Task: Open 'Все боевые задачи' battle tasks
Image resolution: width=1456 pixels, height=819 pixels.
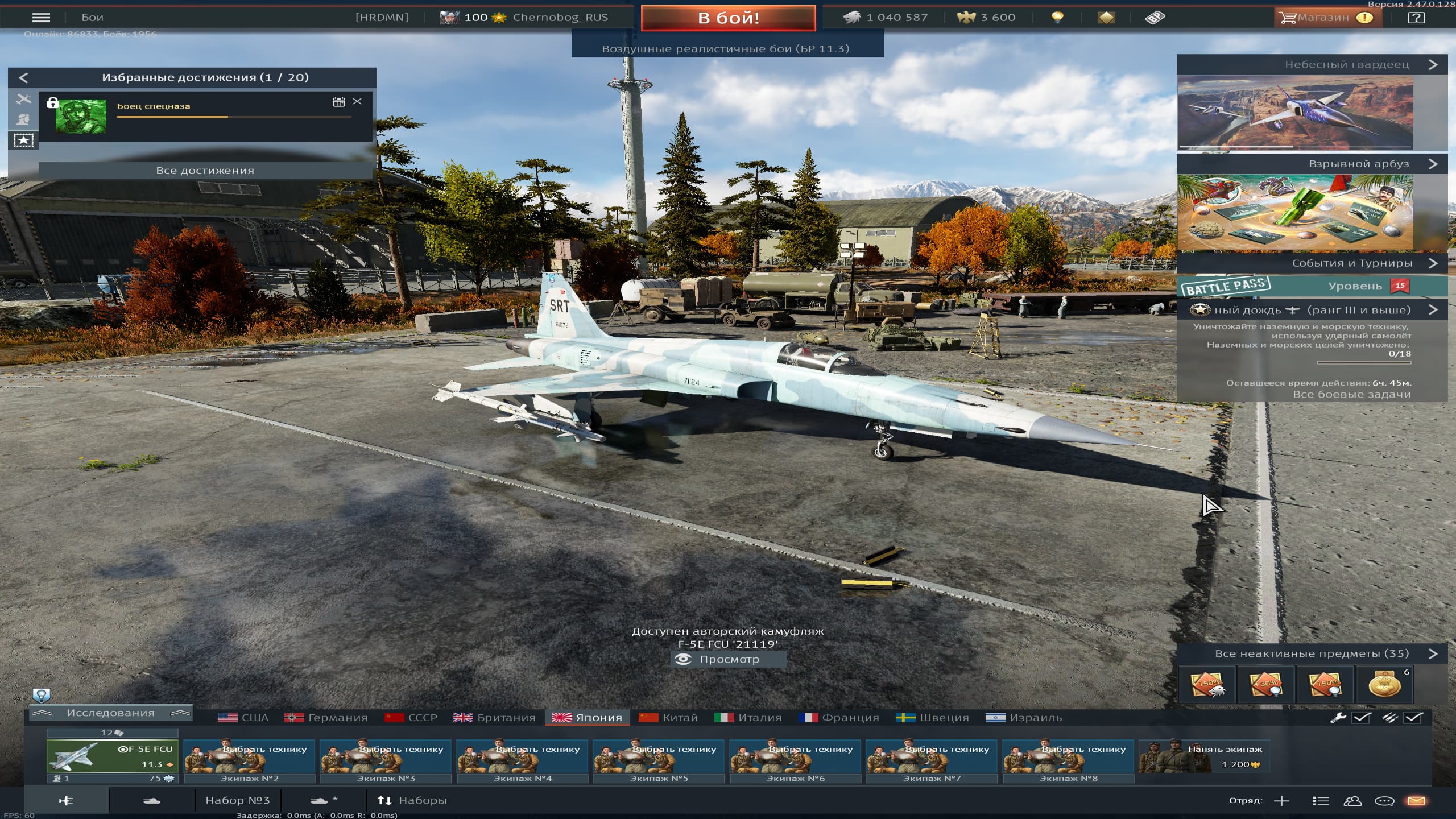Action: pyautogui.click(x=1351, y=394)
